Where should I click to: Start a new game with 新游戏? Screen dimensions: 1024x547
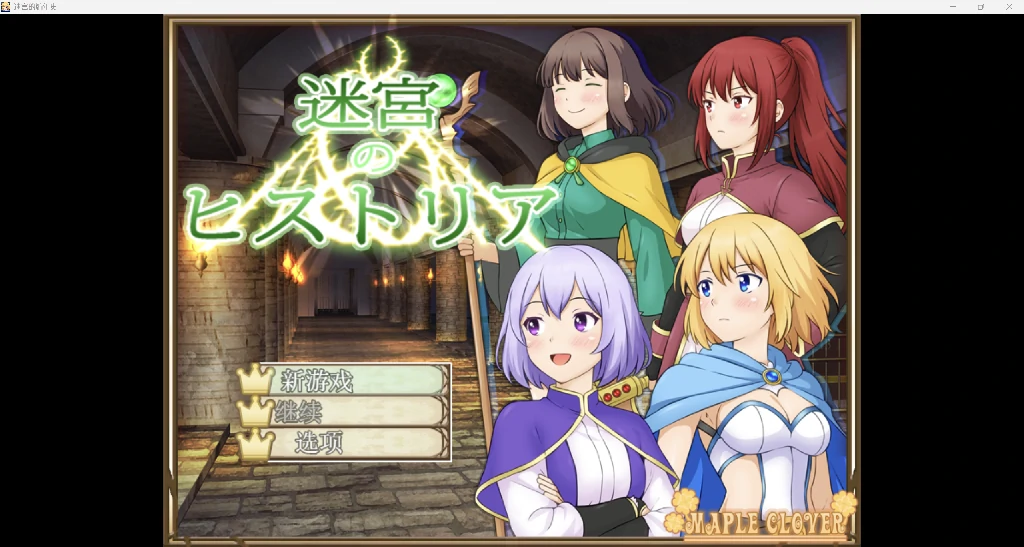click(x=345, y=381)
